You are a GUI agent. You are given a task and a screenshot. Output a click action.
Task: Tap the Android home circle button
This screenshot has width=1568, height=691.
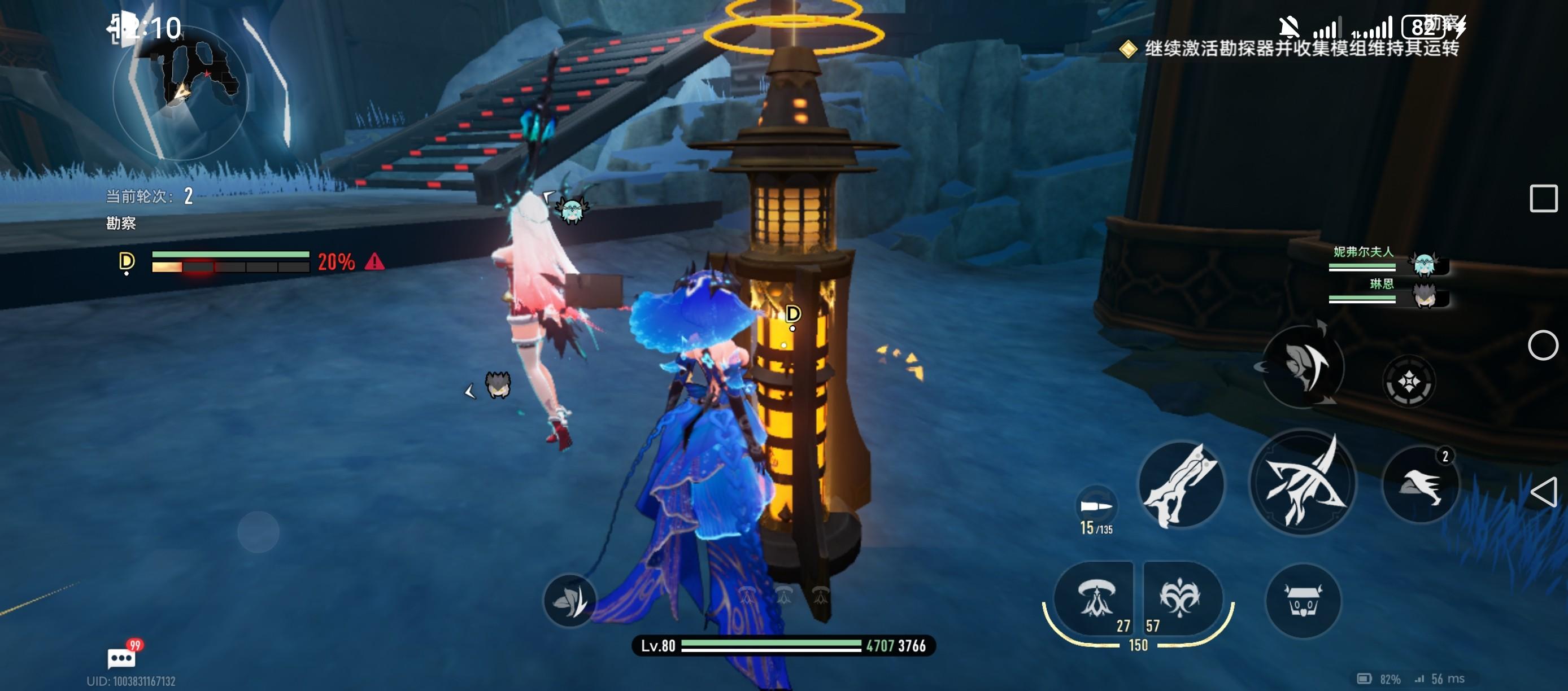pyautogui.click(x=1543, y=345)
